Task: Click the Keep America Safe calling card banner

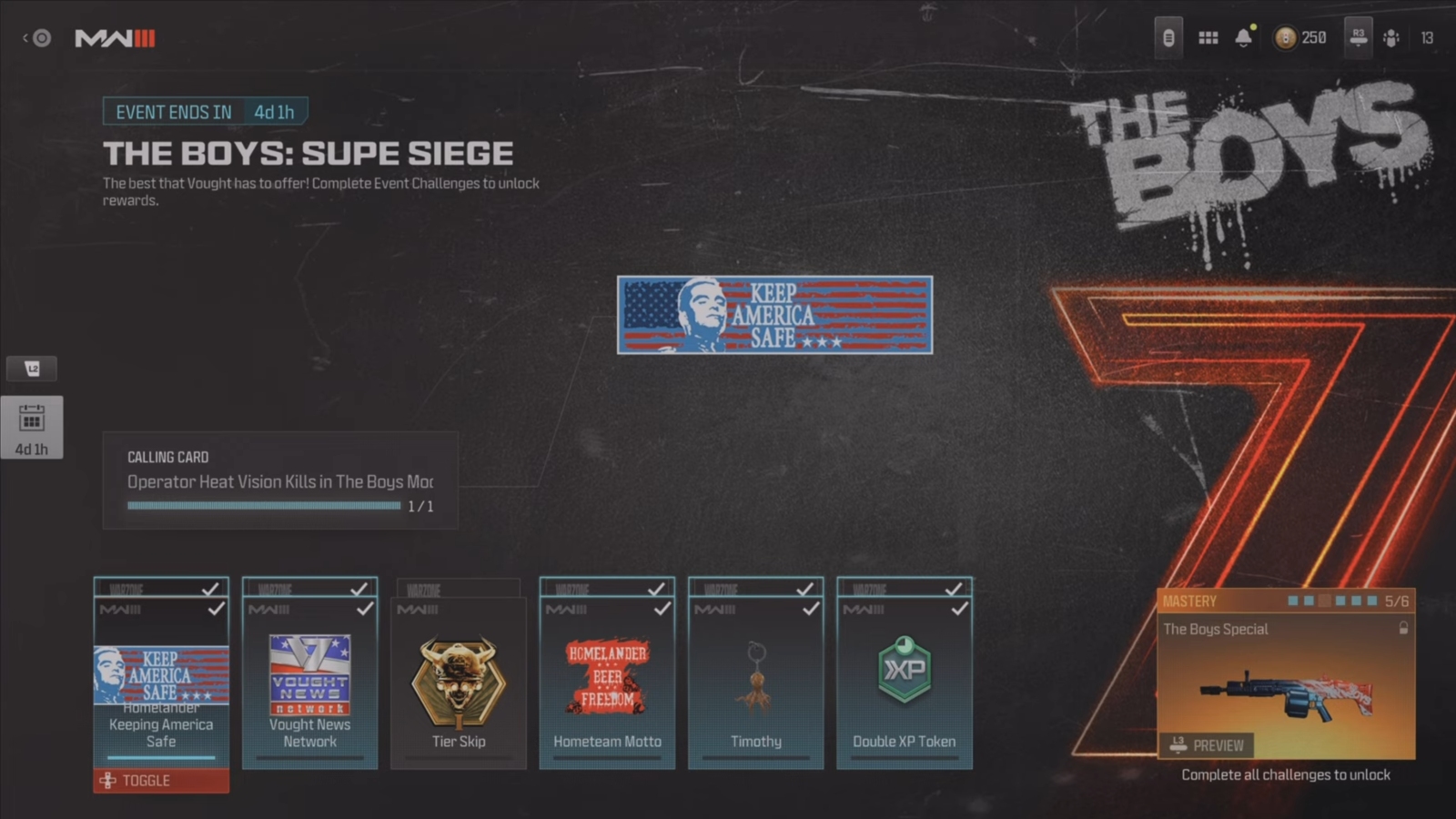Action: point(774,315)
